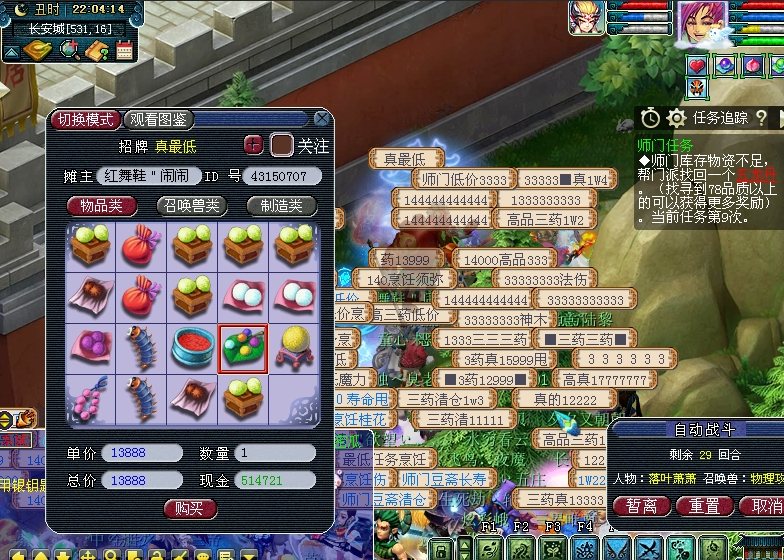
Task: Click the 切换模式 switch mode button
Action: (x=85, y=120)
